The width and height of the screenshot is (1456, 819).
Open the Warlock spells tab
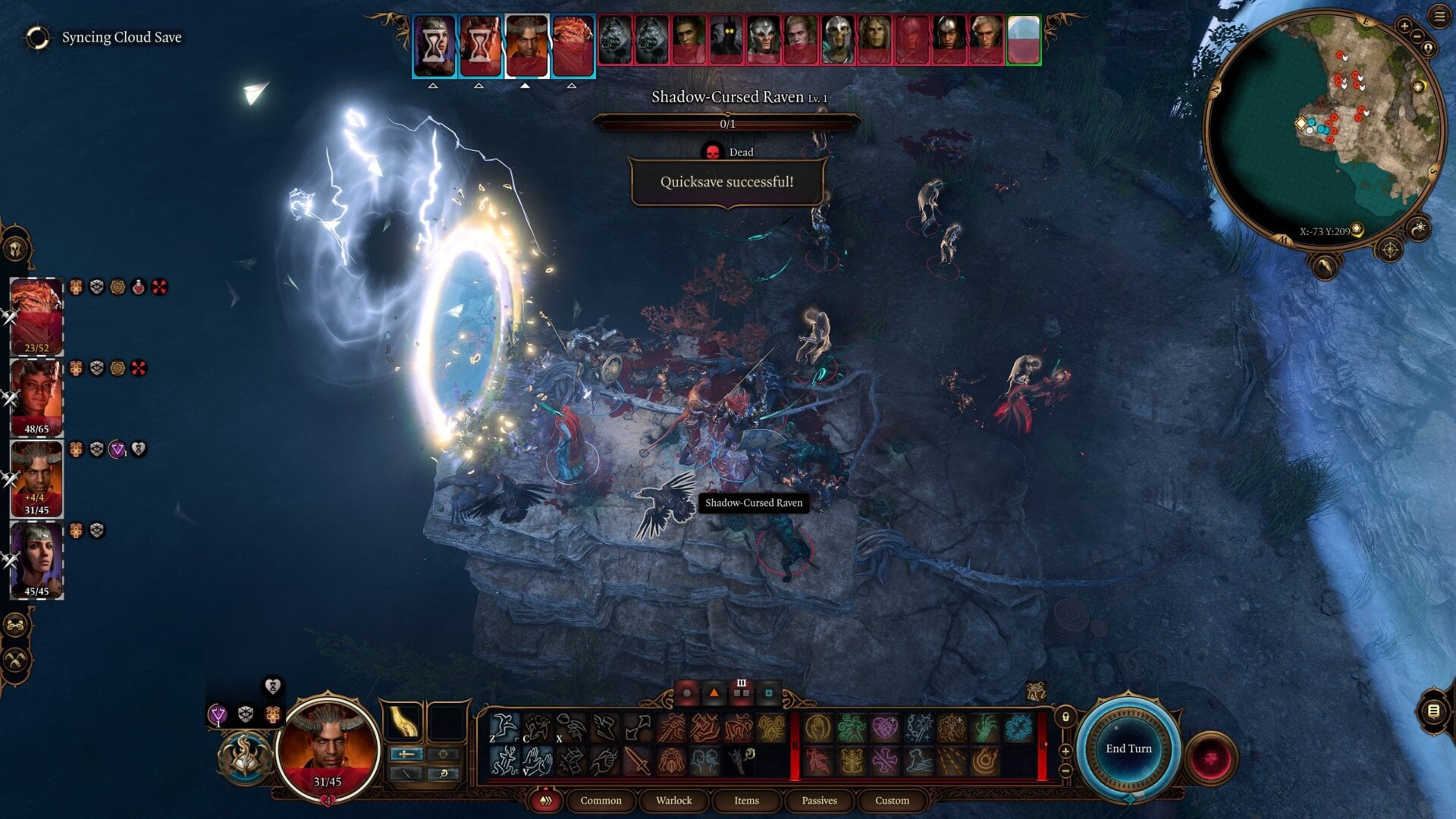pos(673,801)
